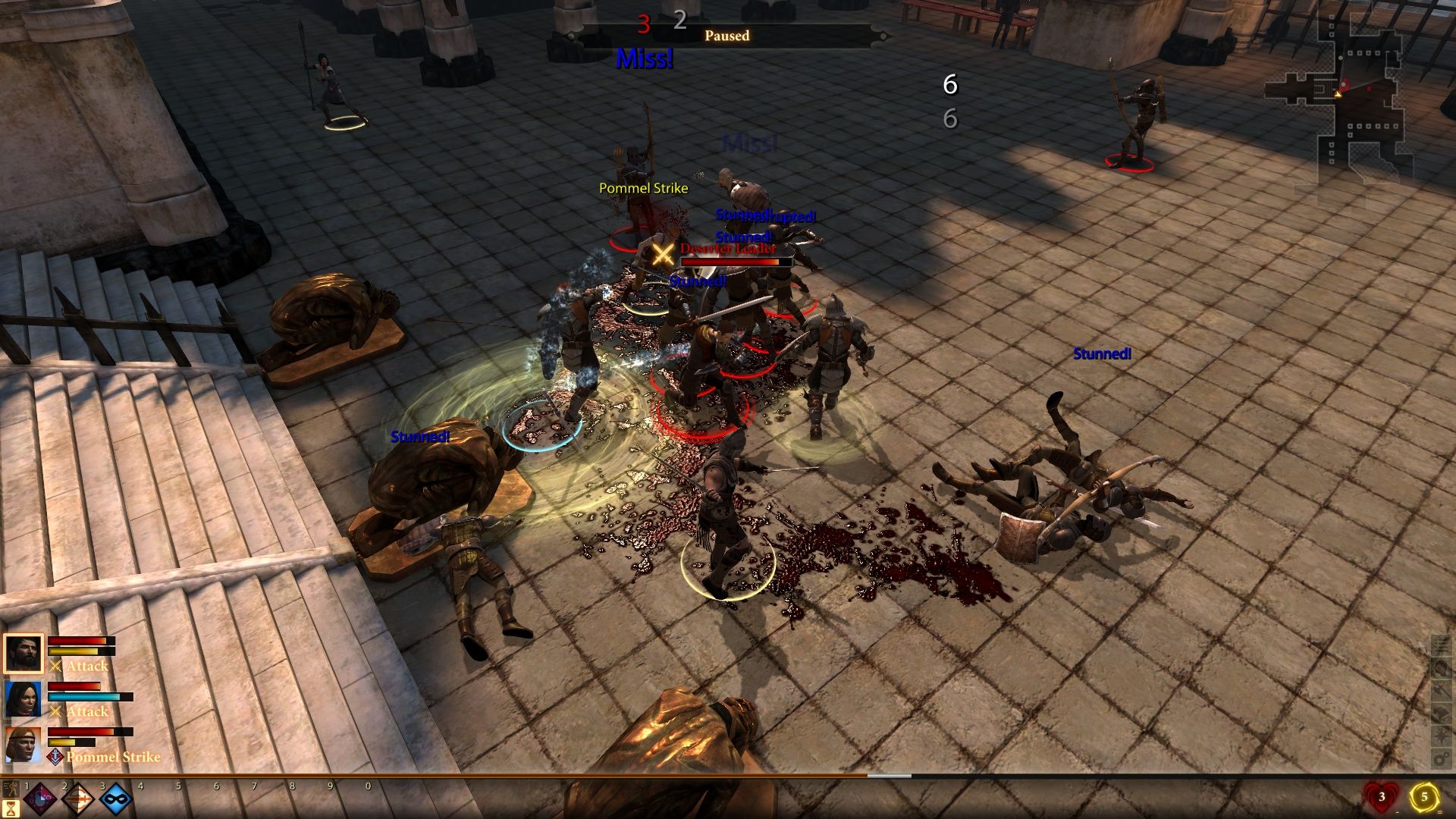This screenshot has height=819, width=1456.
Task: Open the character sheet lines icon
Action: coord(1441,646)
